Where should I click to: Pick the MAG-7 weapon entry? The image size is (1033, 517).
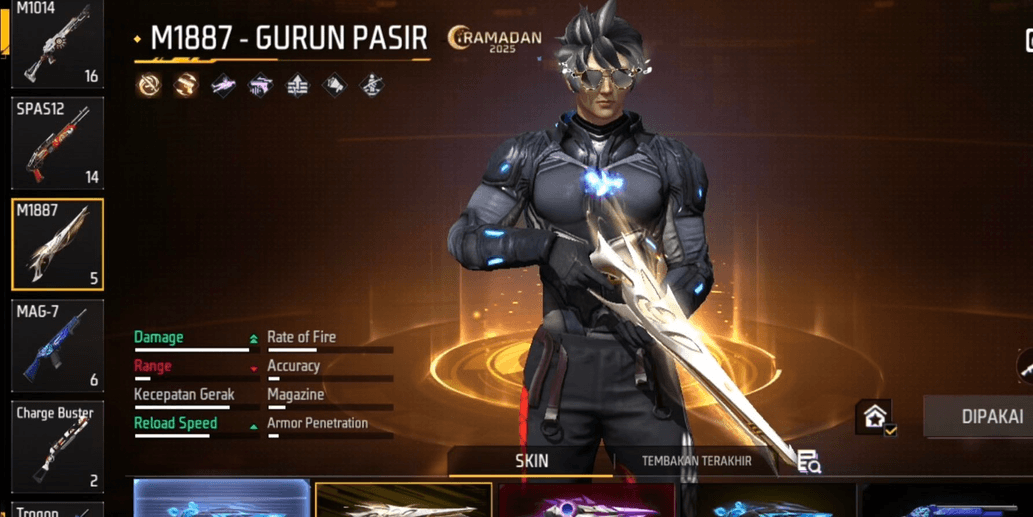(57, 345)
